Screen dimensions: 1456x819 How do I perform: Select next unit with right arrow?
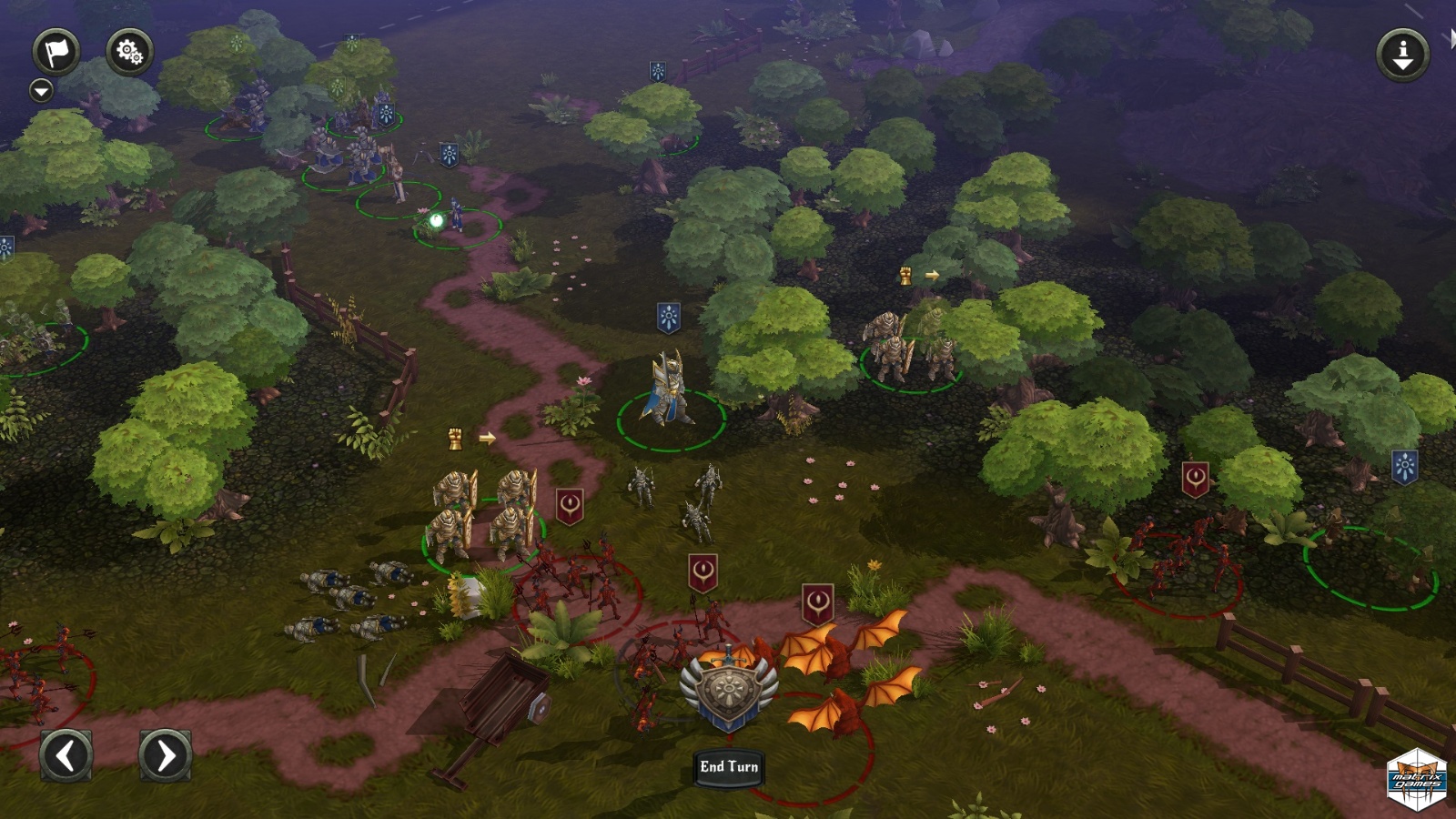pyautogui.click(x=165, y=754)
